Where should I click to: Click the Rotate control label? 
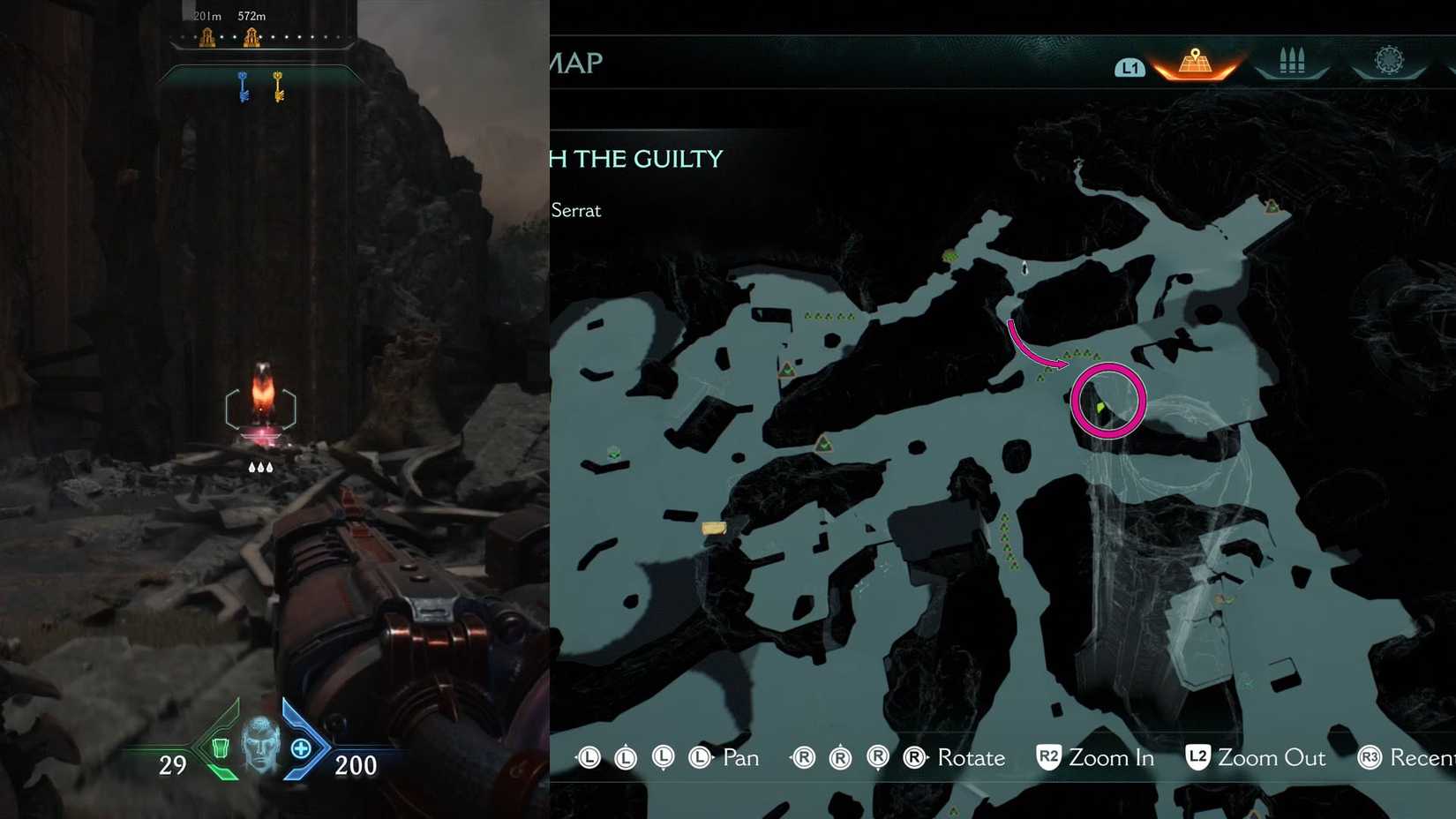(972, 757)
